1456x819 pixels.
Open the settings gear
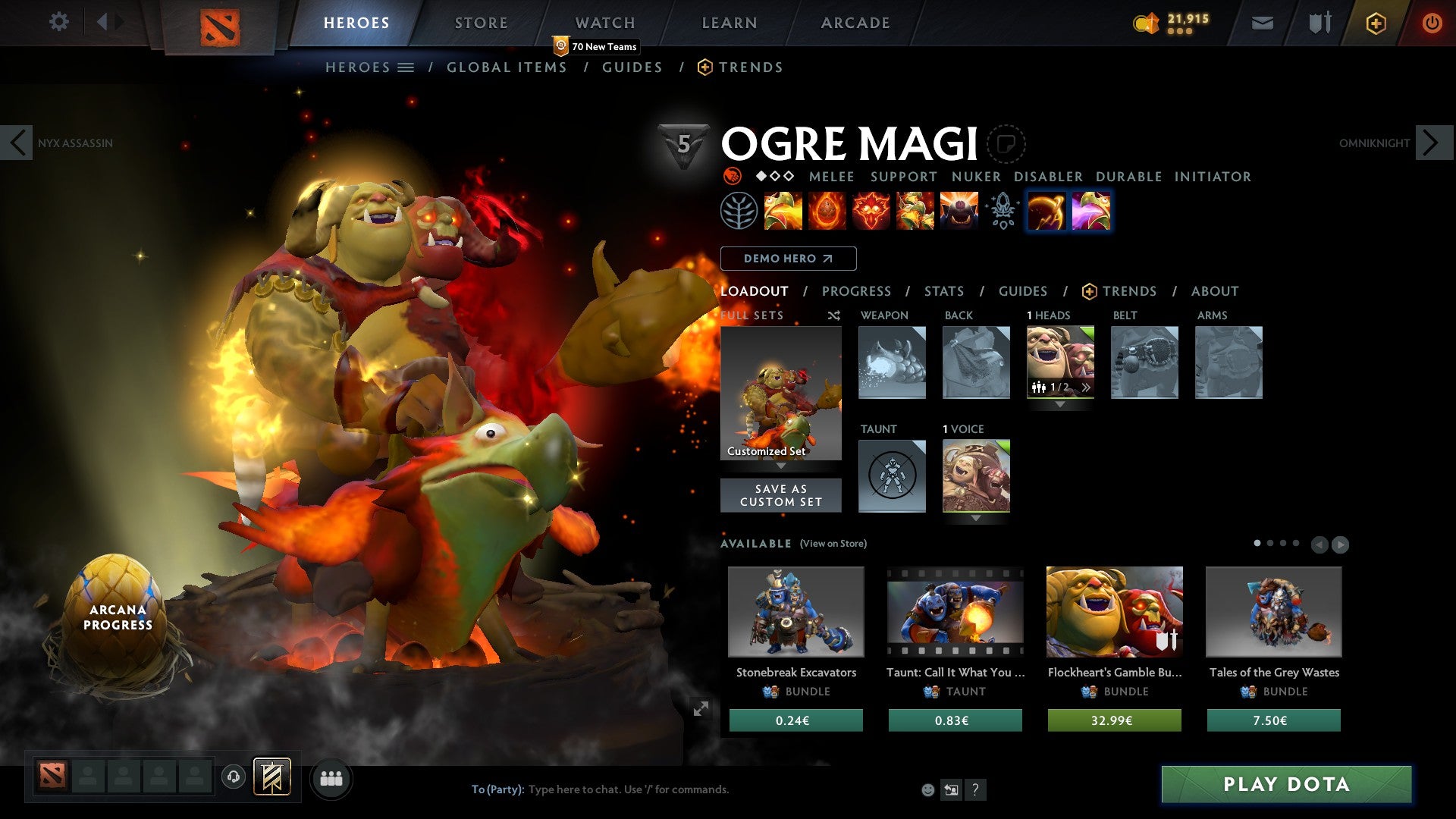click(58, 22)
